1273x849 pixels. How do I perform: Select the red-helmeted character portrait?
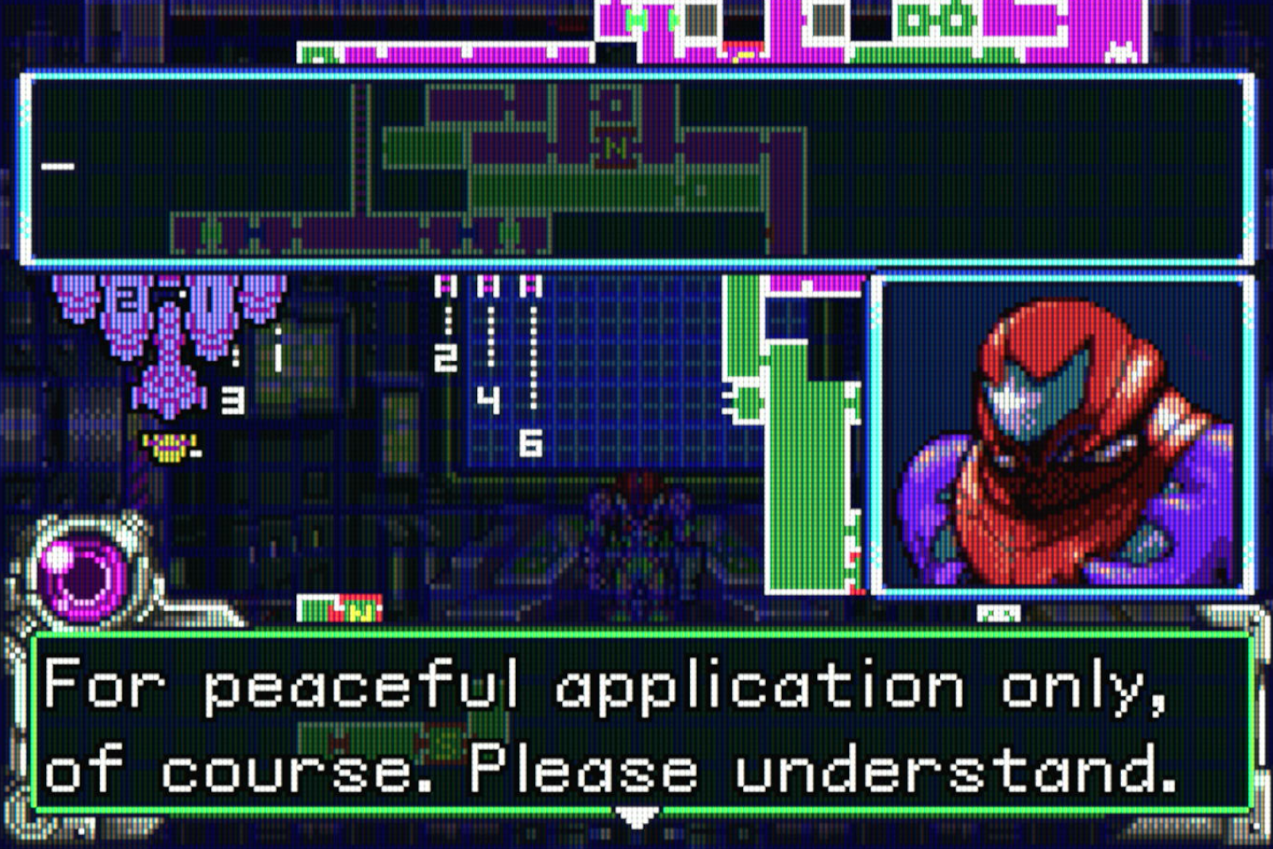[x=1062, y=436]
